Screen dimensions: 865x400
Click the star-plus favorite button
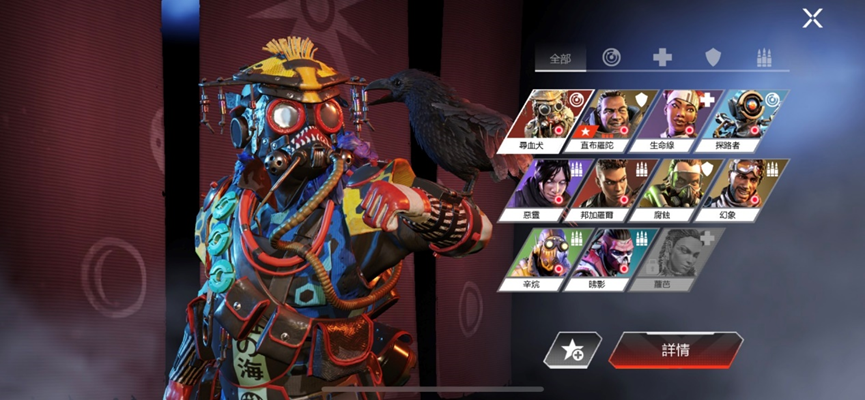573,350
